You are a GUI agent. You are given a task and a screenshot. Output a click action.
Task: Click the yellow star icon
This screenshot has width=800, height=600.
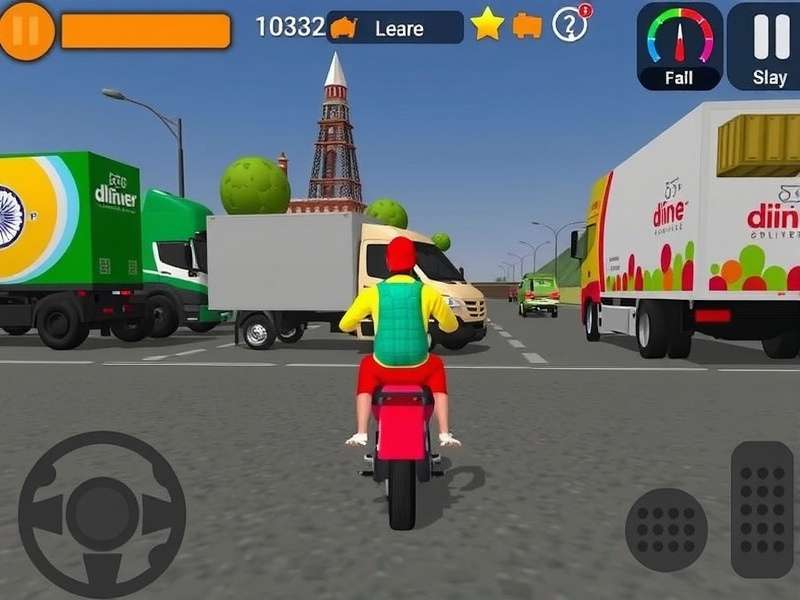click(487, 24)
